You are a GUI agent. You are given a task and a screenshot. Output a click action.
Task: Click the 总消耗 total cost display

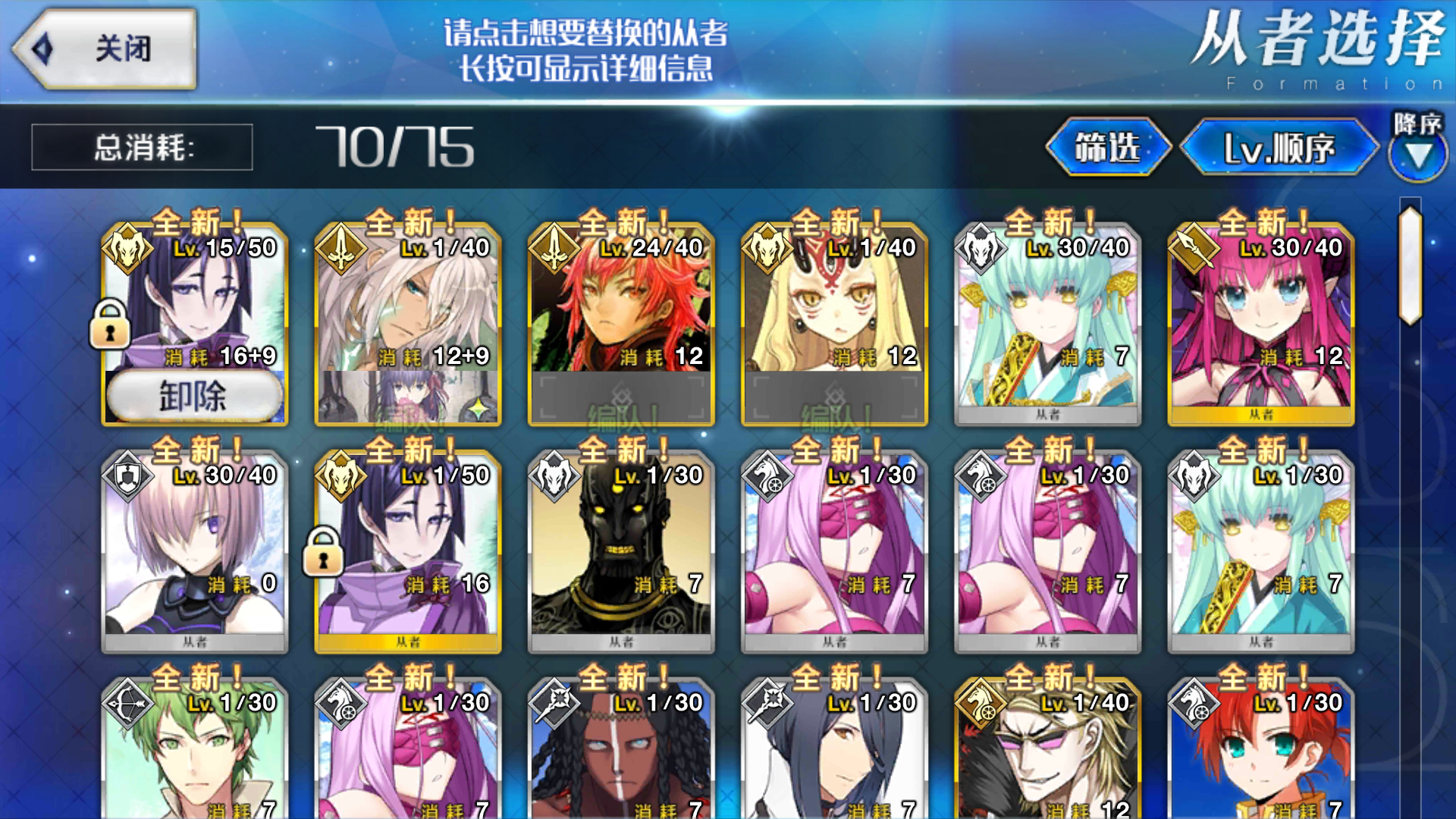pos(140,147)
